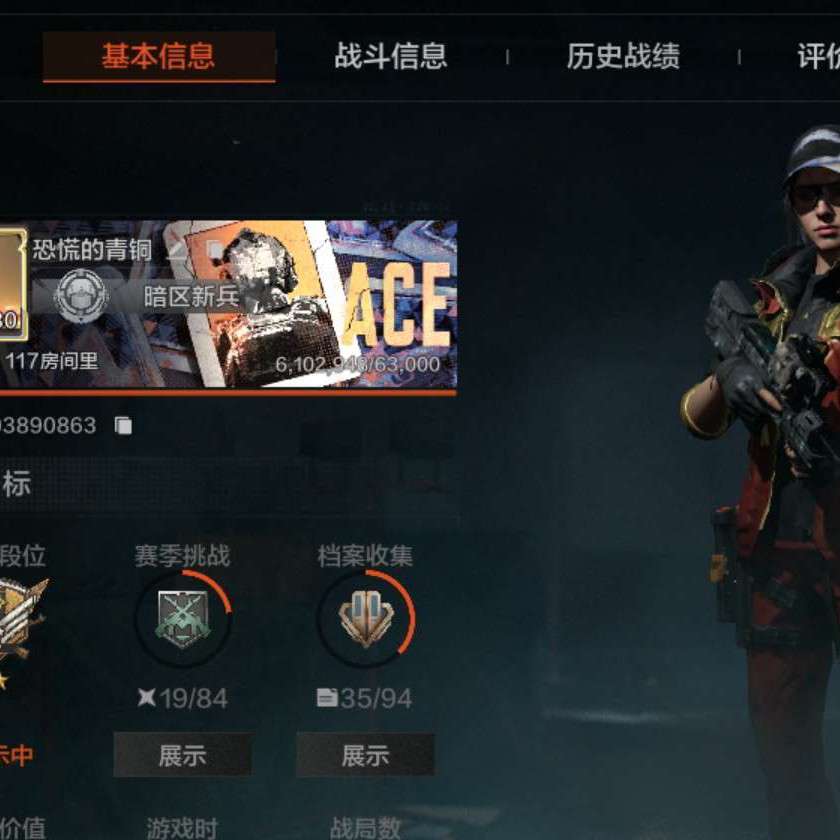The image size is (840, 840).
Task: Switch to the 战斗信息 tab
Action: pyautogui.click(x=390, y=56)
